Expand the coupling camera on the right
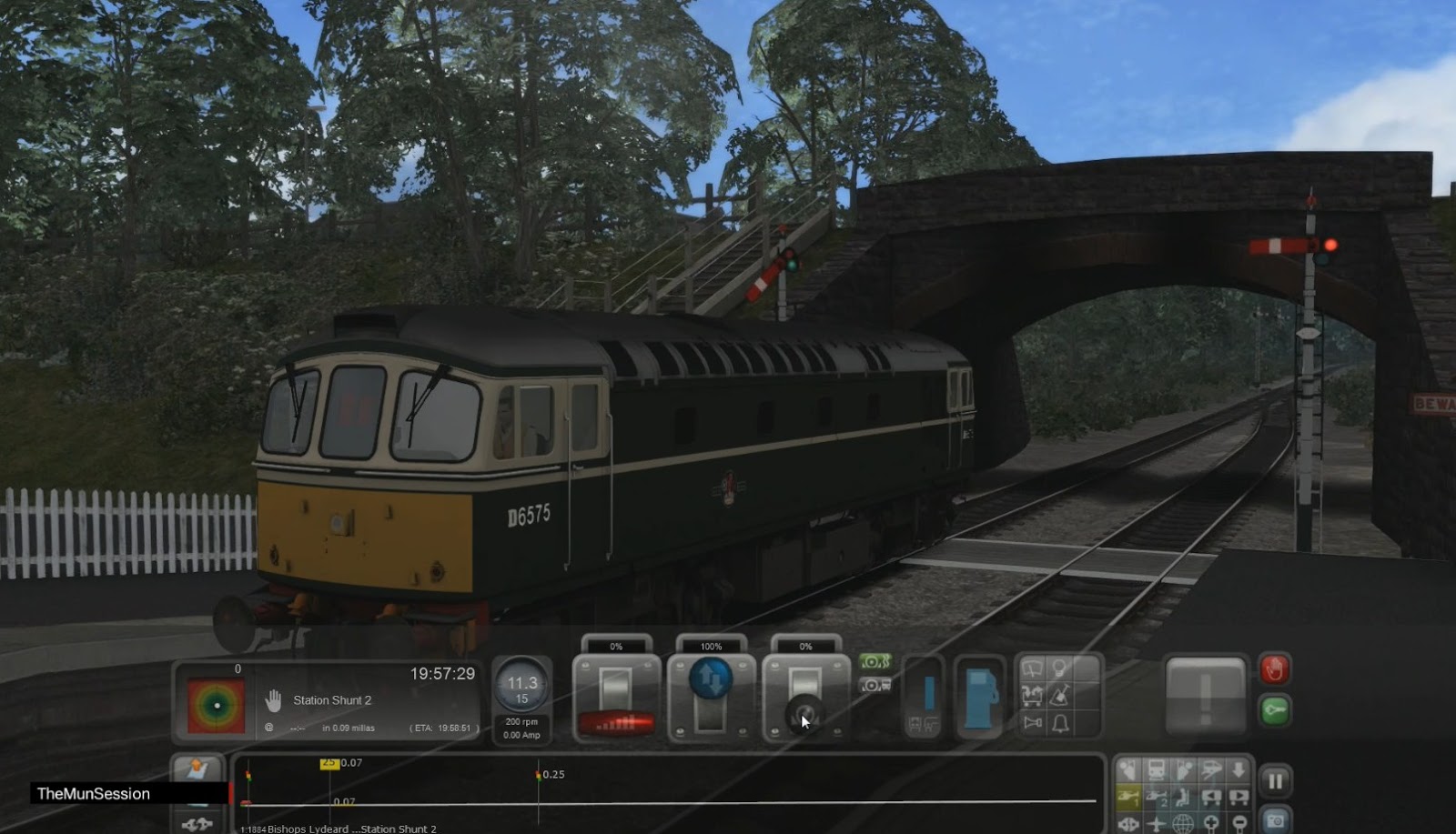Screen dimensions: 1456x834 click(x=1238, y=797)
